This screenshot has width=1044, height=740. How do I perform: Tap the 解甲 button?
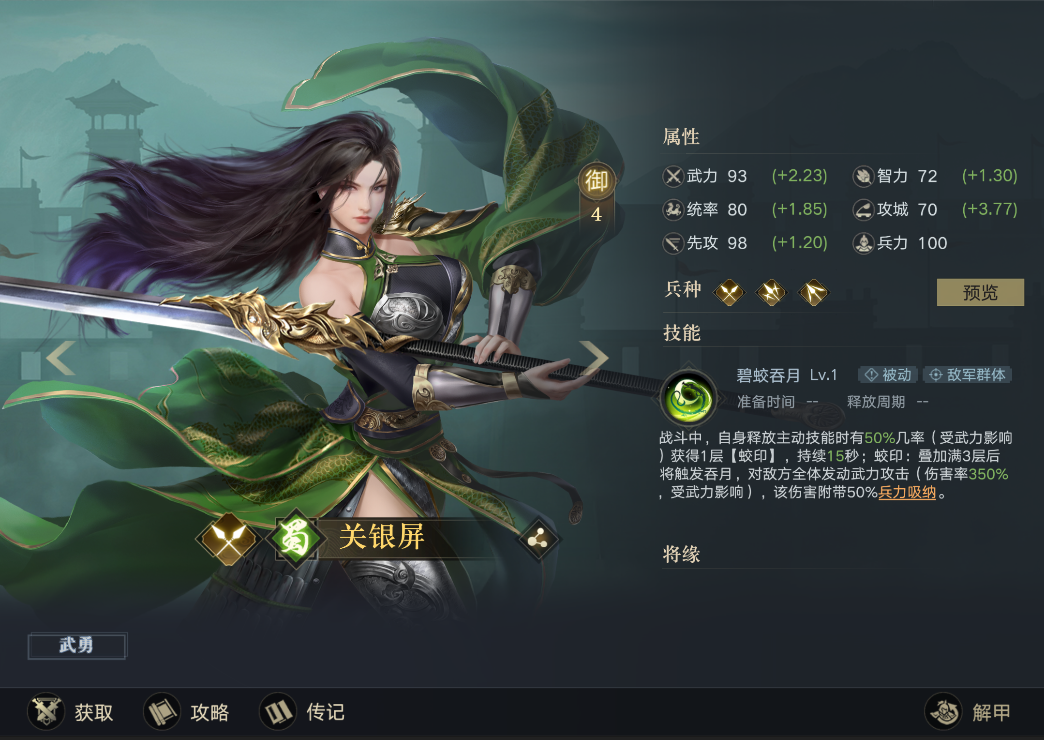pos(969,712)
